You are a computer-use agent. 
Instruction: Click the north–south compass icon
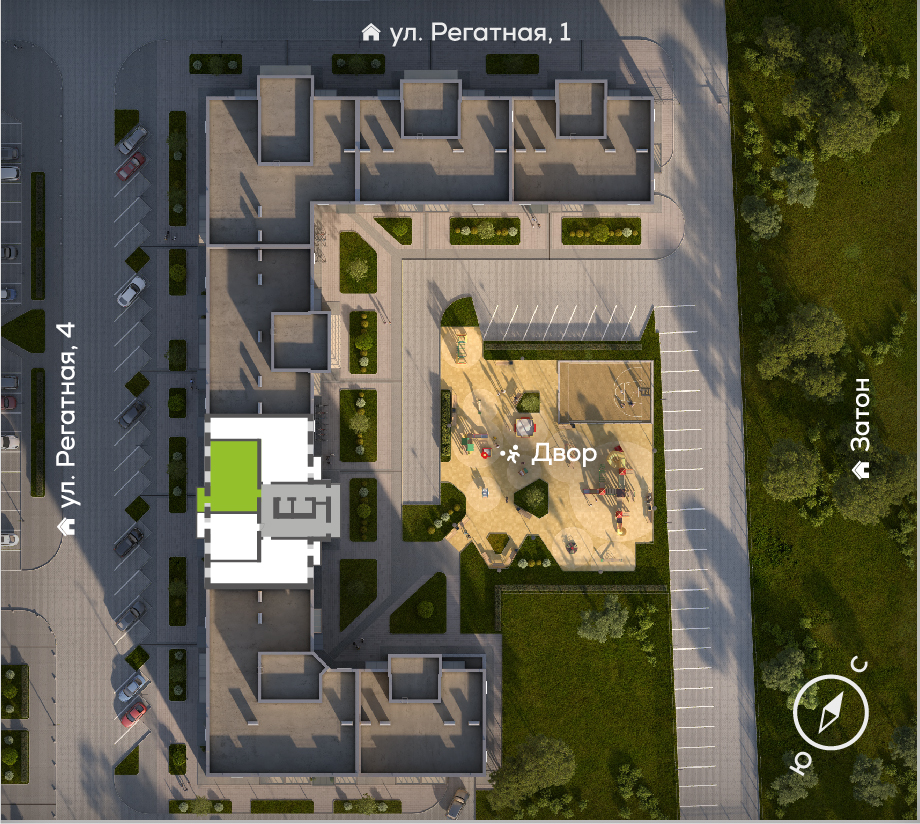click(831, 711)
